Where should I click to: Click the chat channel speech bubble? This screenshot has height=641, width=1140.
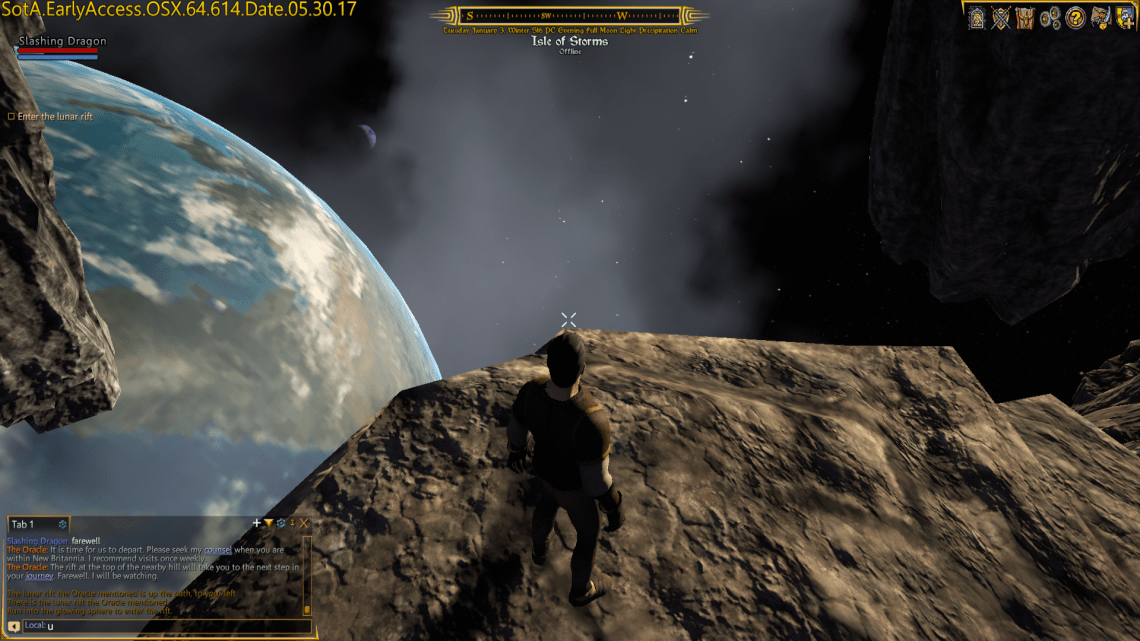(x=14, y=626)
